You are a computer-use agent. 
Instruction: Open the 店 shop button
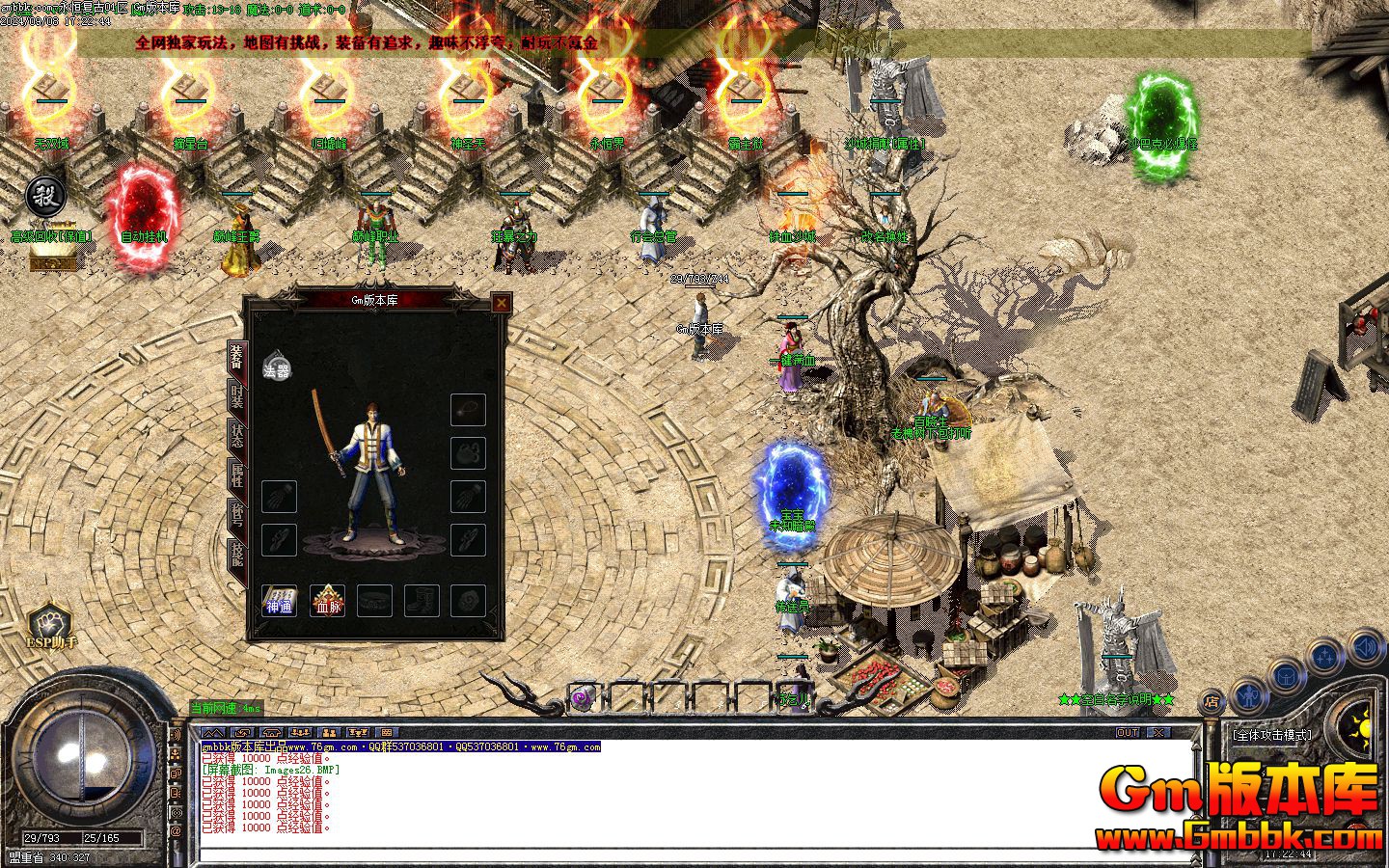tap(1212, 703)
